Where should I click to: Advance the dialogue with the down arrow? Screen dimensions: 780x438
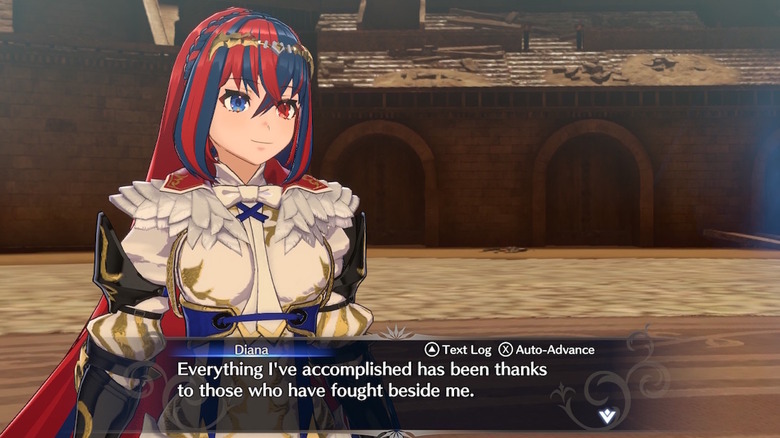[x=607, y=415]
